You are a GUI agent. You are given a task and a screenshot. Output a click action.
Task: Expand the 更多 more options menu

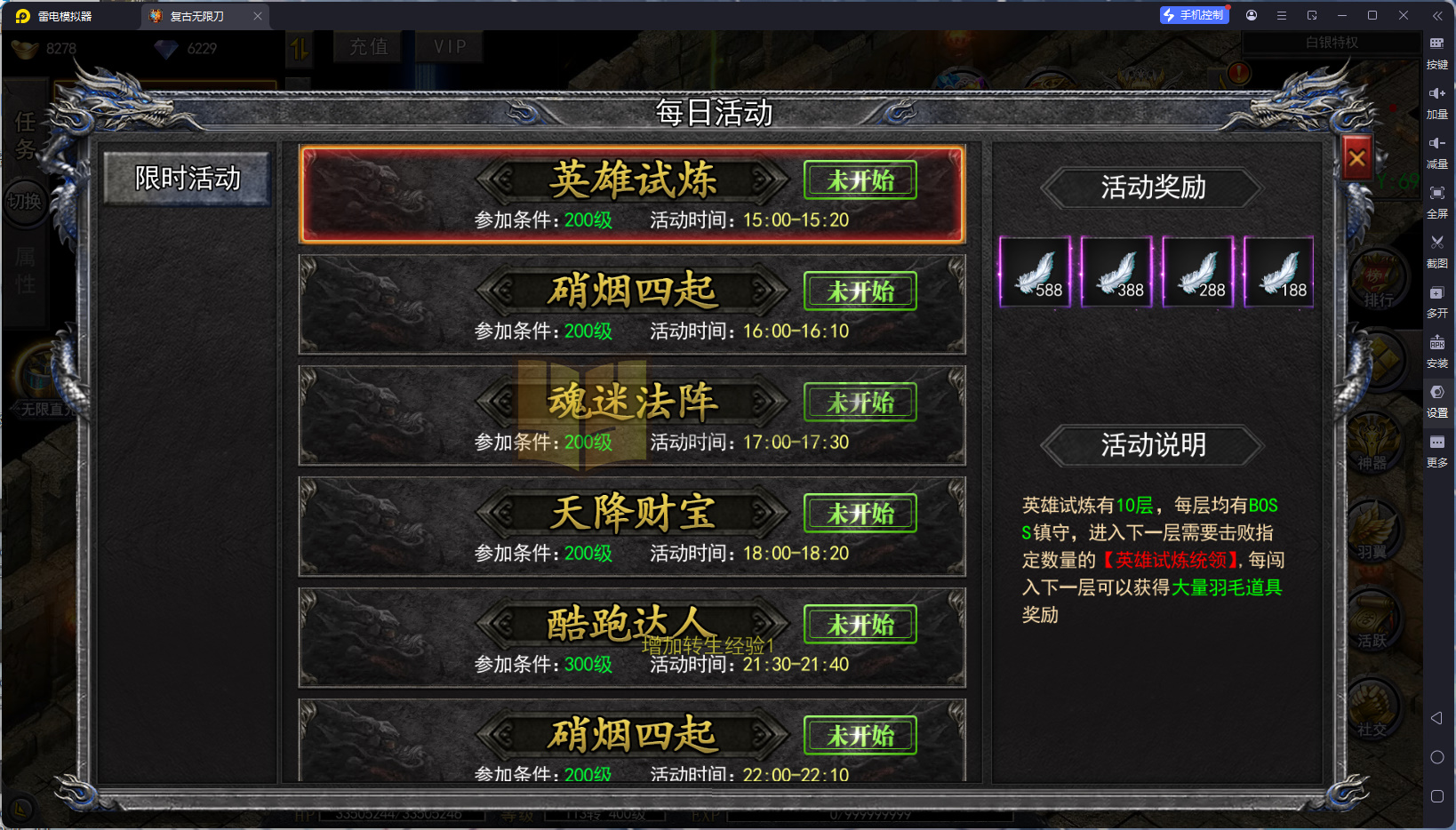(1439, 450)
